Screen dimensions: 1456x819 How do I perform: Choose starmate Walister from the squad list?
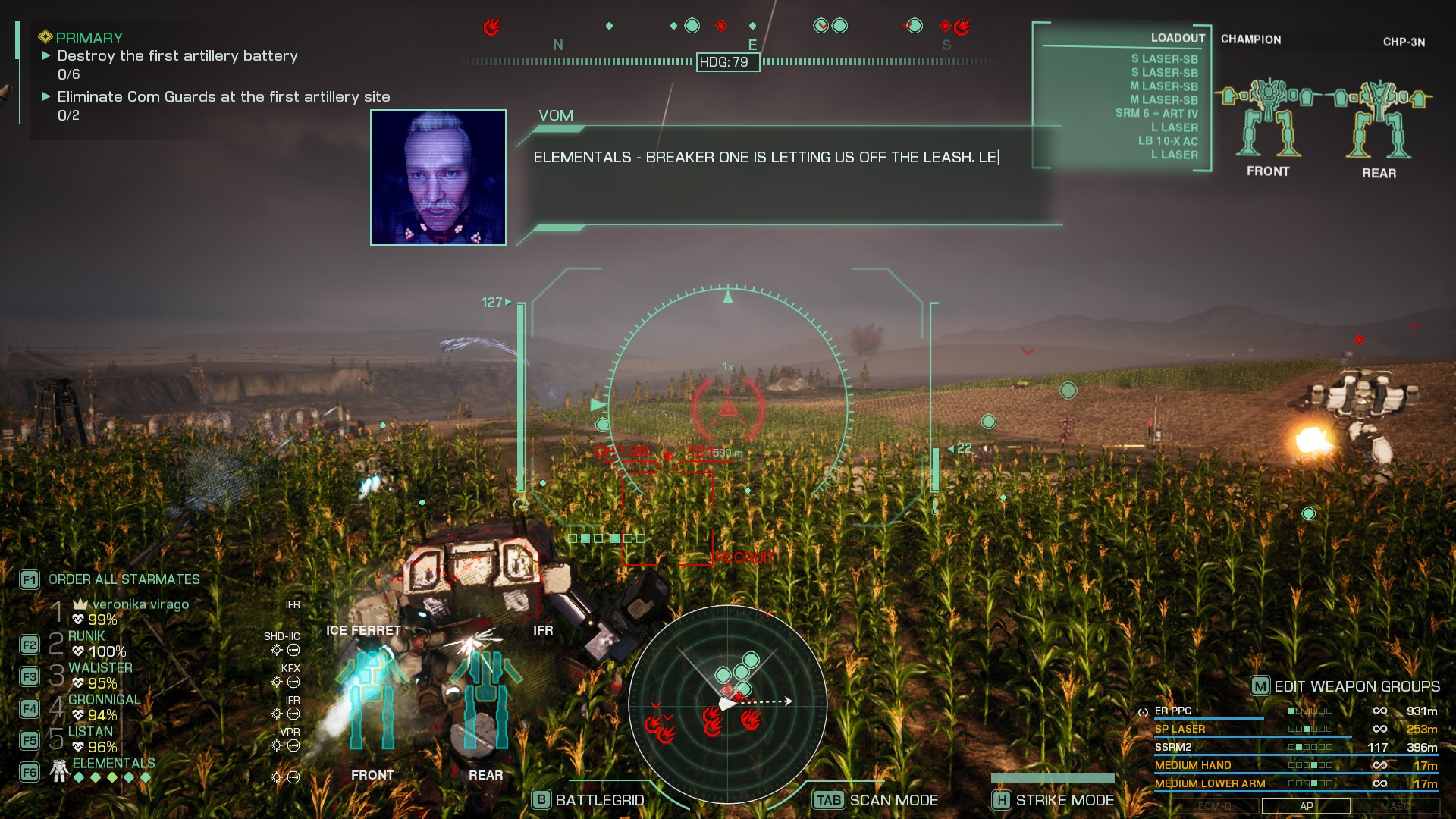tap(100, 668)
